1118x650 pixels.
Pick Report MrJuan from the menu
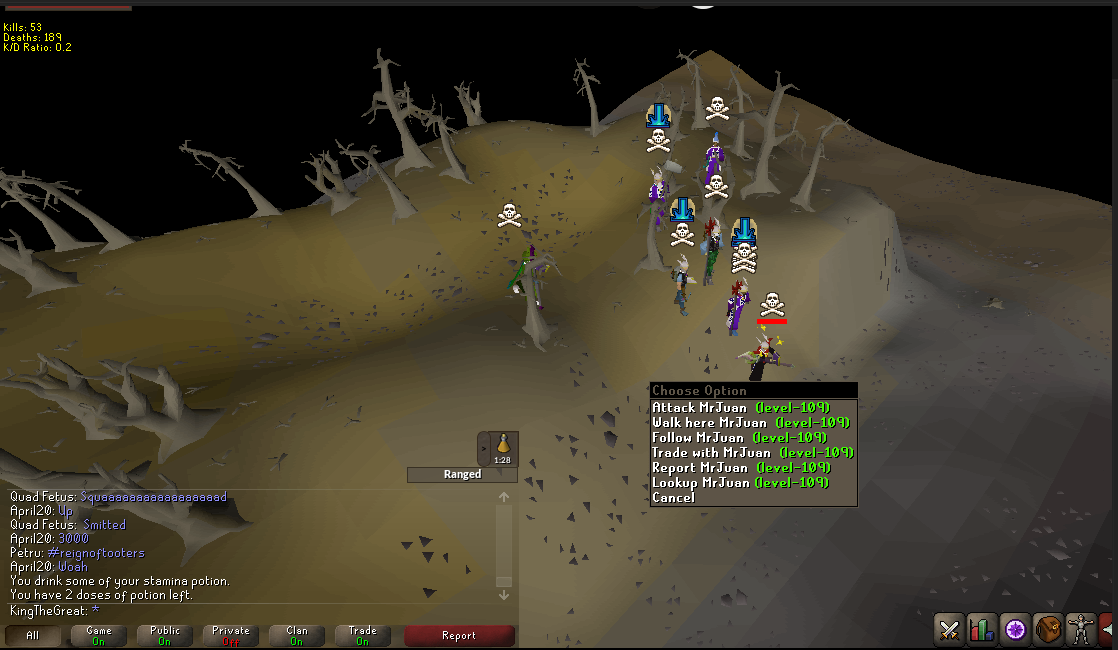coord(740,468)
